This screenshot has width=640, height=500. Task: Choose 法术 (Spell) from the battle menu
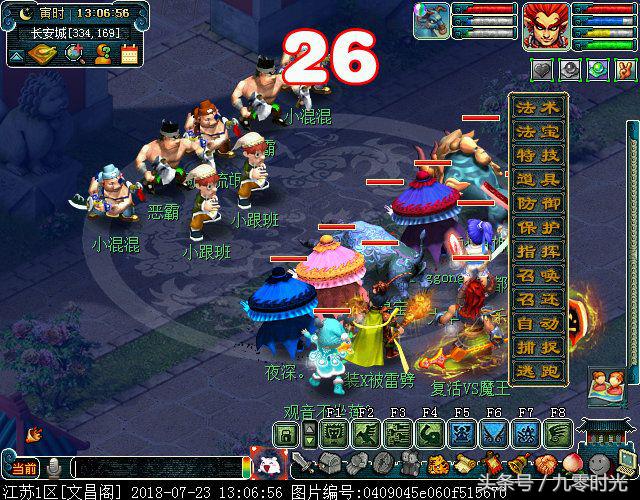[538, 108]
